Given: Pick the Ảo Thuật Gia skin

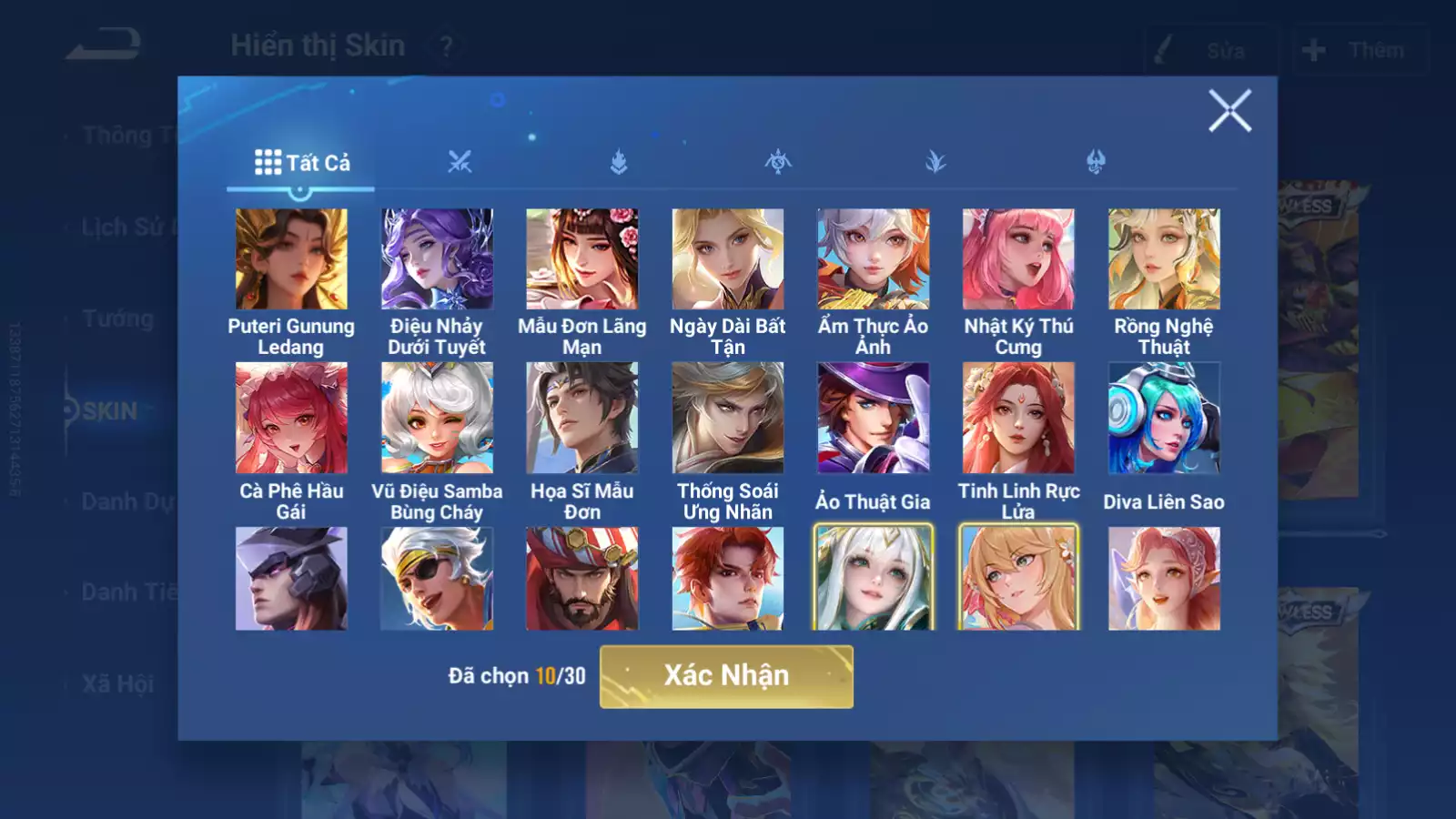Looking at the screenshot, I should 874,418.
